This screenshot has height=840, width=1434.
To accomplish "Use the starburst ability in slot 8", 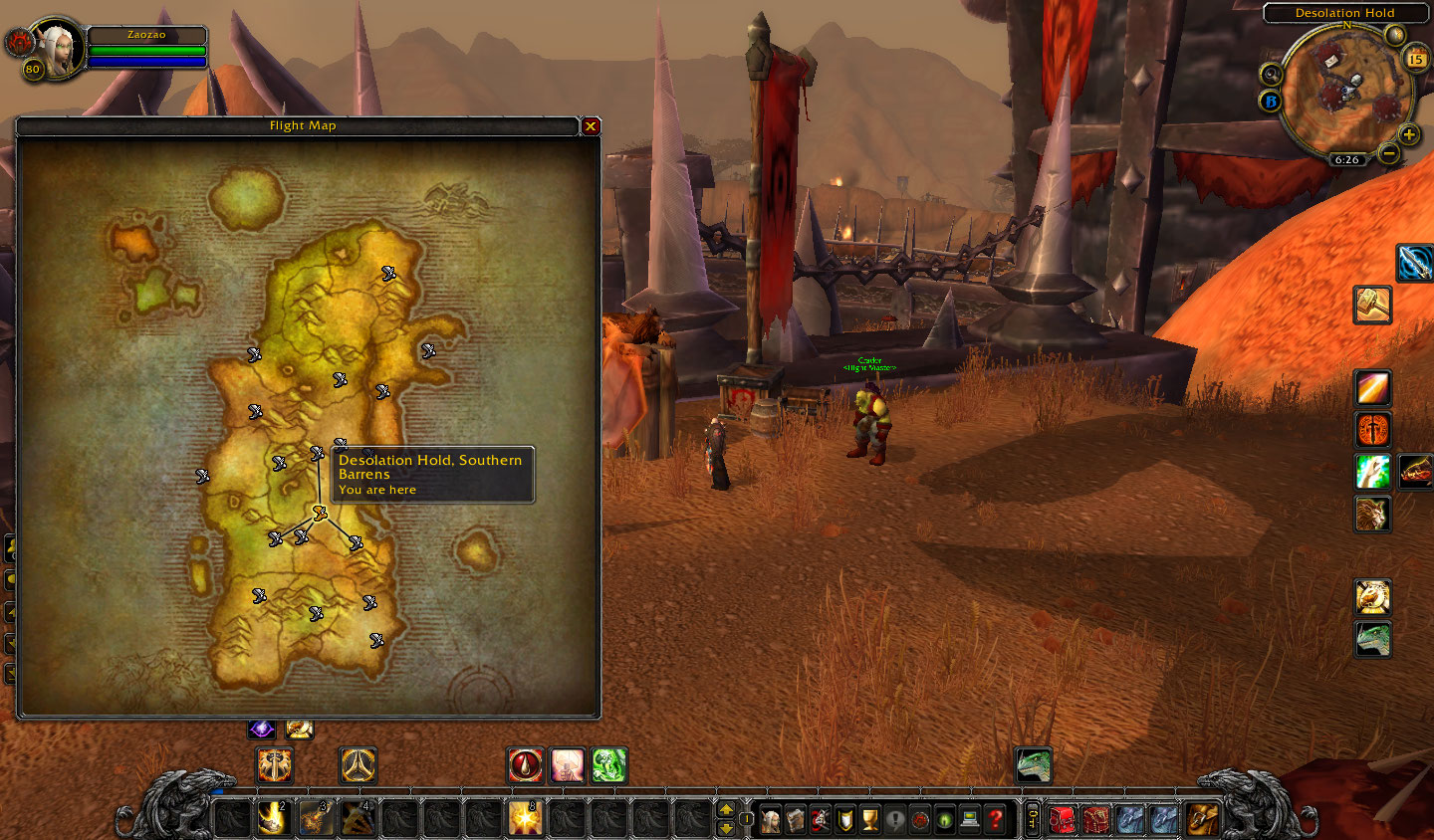I will pyautogui.click(x=525, y=818).
